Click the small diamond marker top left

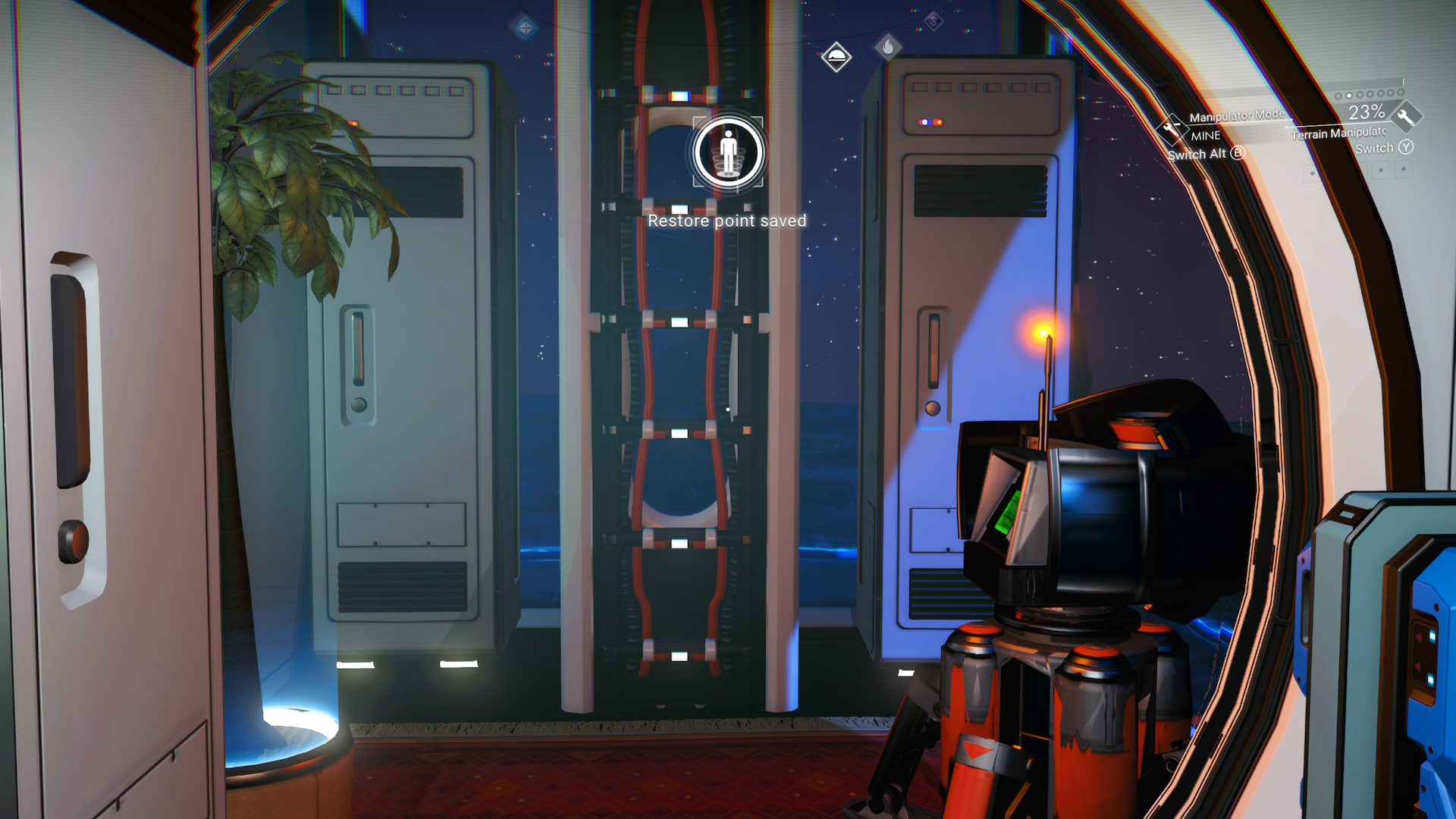[x=524, y=27]
